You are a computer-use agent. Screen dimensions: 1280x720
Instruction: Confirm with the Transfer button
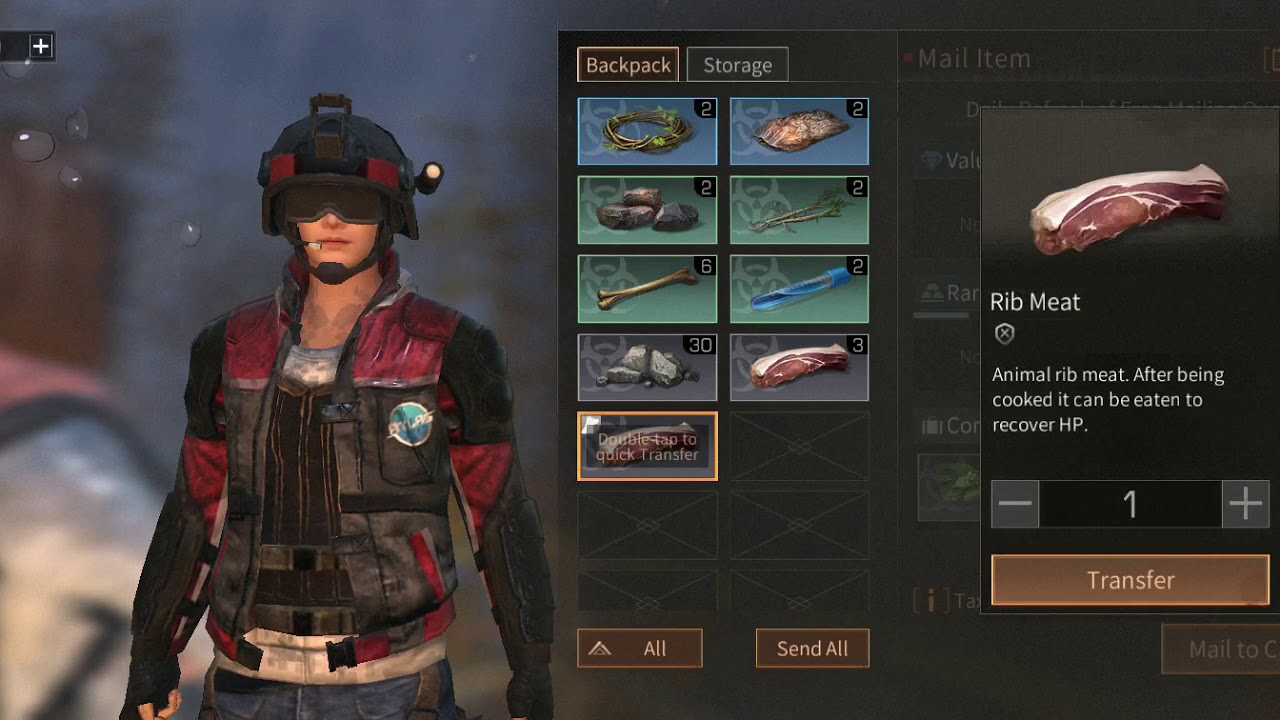point(1130,580)
